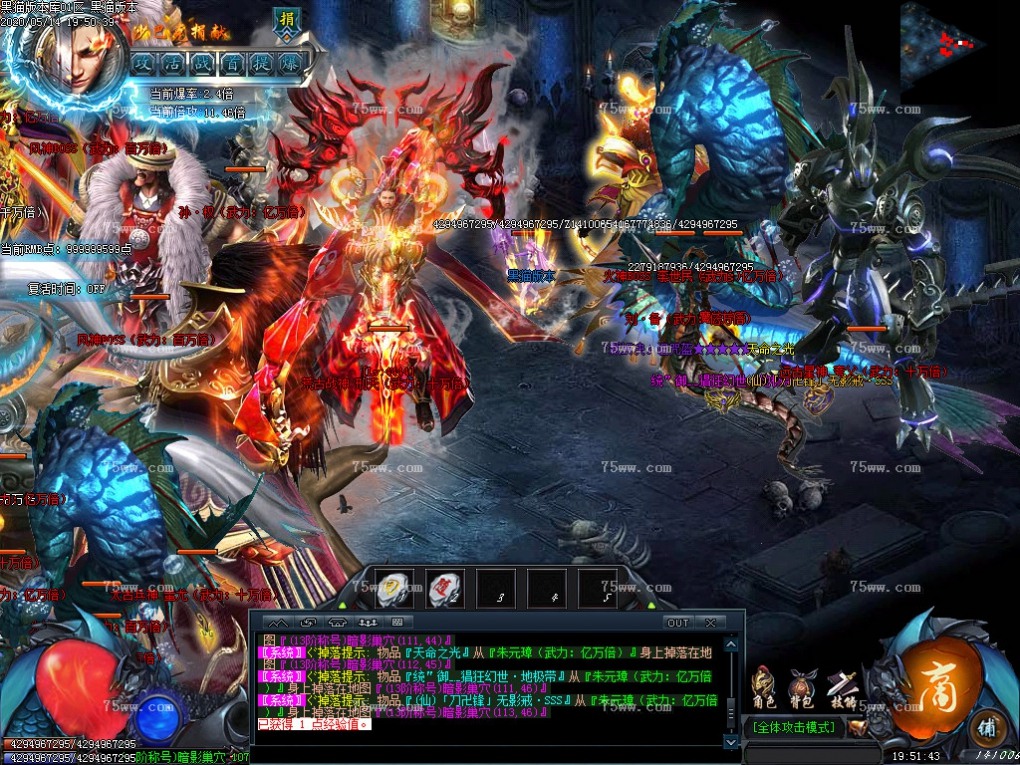The image size is (1020, 765).
Task: Click the 攻 button in top bar
Action: pos(143,62)
